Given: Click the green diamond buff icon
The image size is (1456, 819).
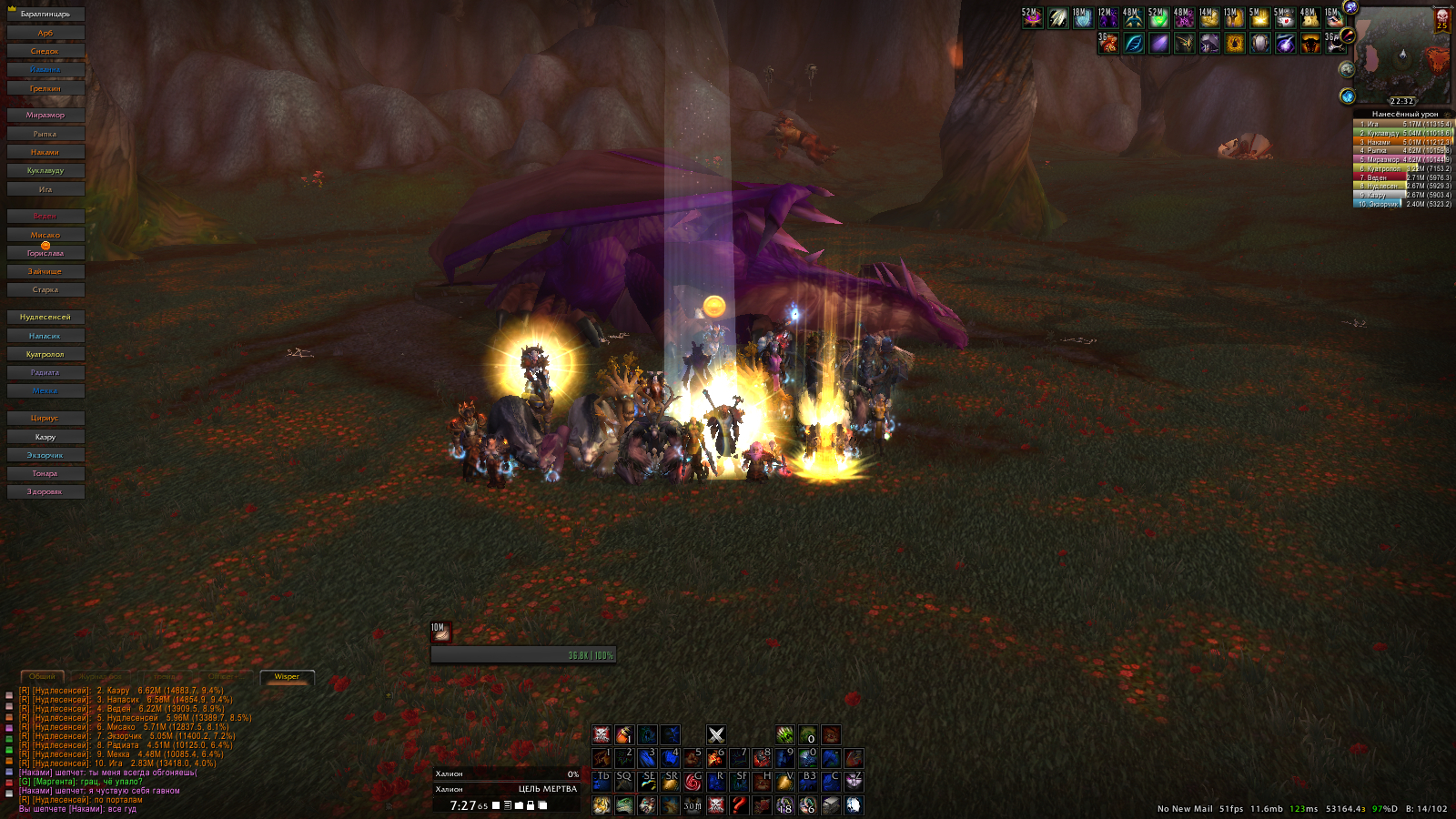Looking at the screenshot, I should point(1158,18).
